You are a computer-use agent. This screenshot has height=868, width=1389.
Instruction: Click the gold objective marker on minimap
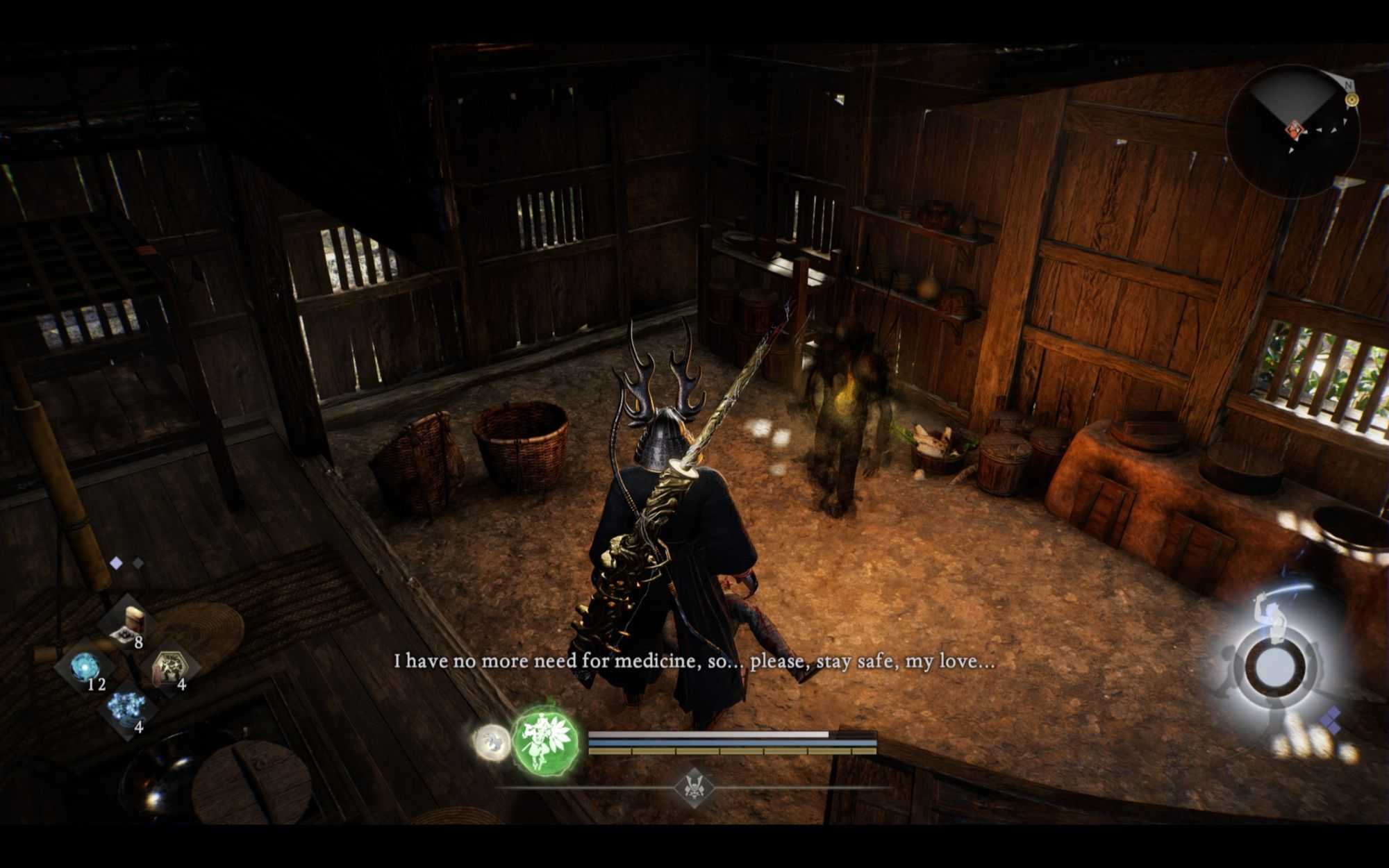[x=1351, y=100]
